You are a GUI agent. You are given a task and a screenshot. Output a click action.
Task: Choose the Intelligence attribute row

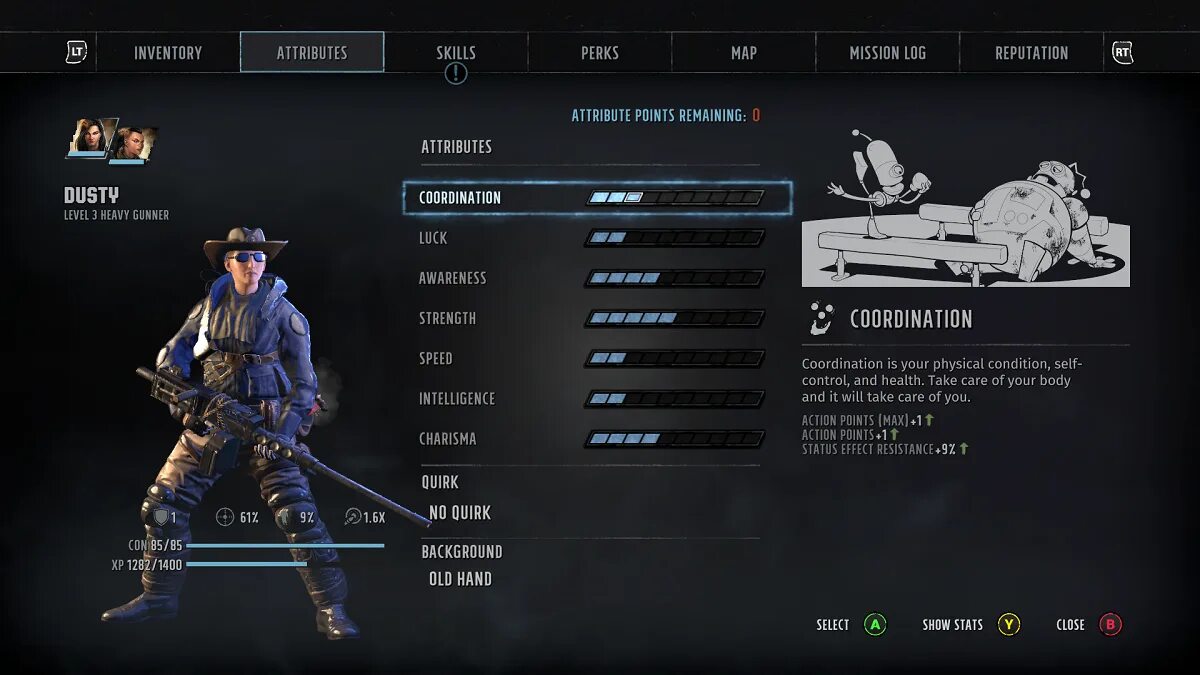pos(592,398)
